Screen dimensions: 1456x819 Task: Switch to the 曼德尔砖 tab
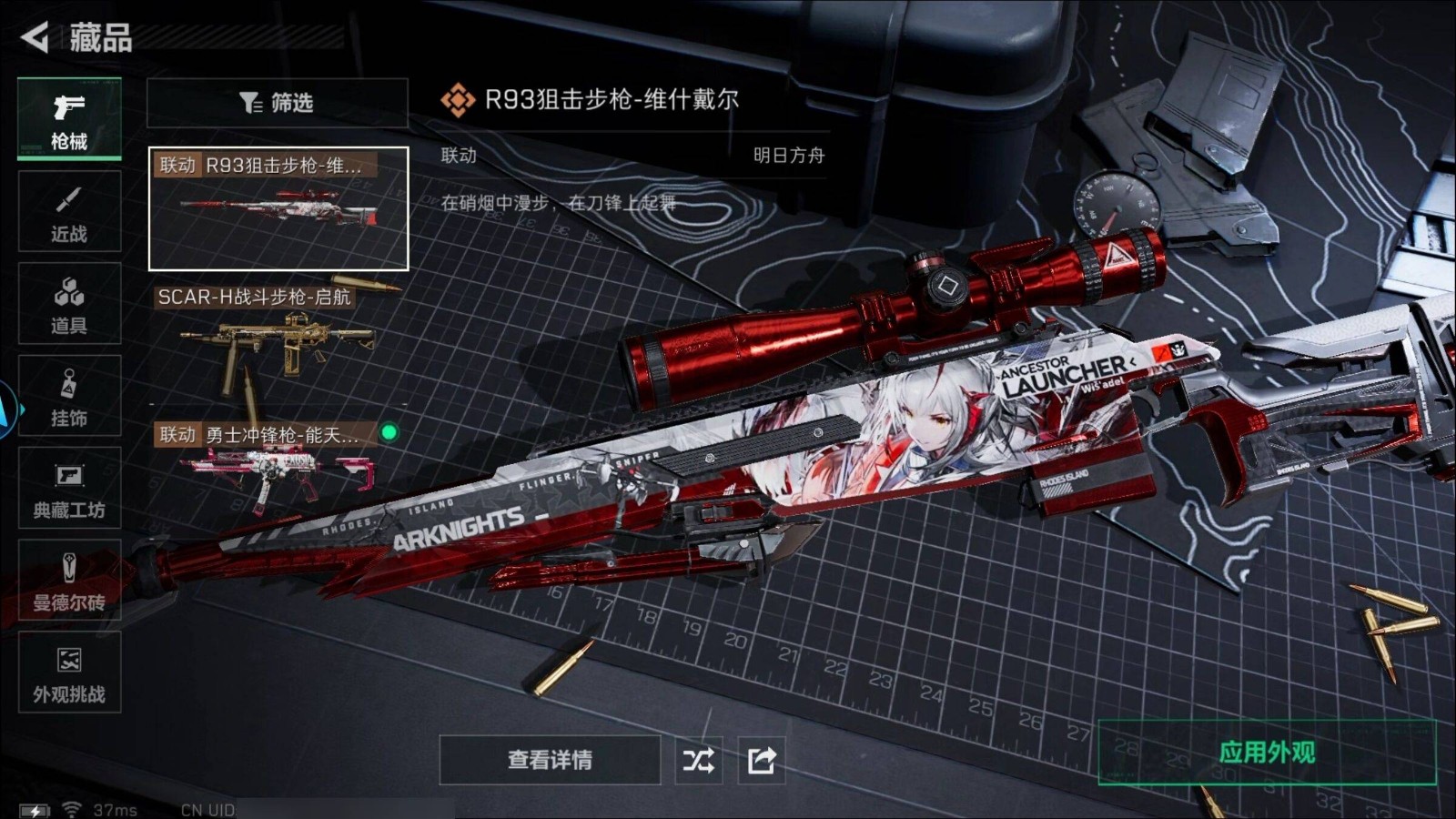pyautogui.click(x=69, y=581)
